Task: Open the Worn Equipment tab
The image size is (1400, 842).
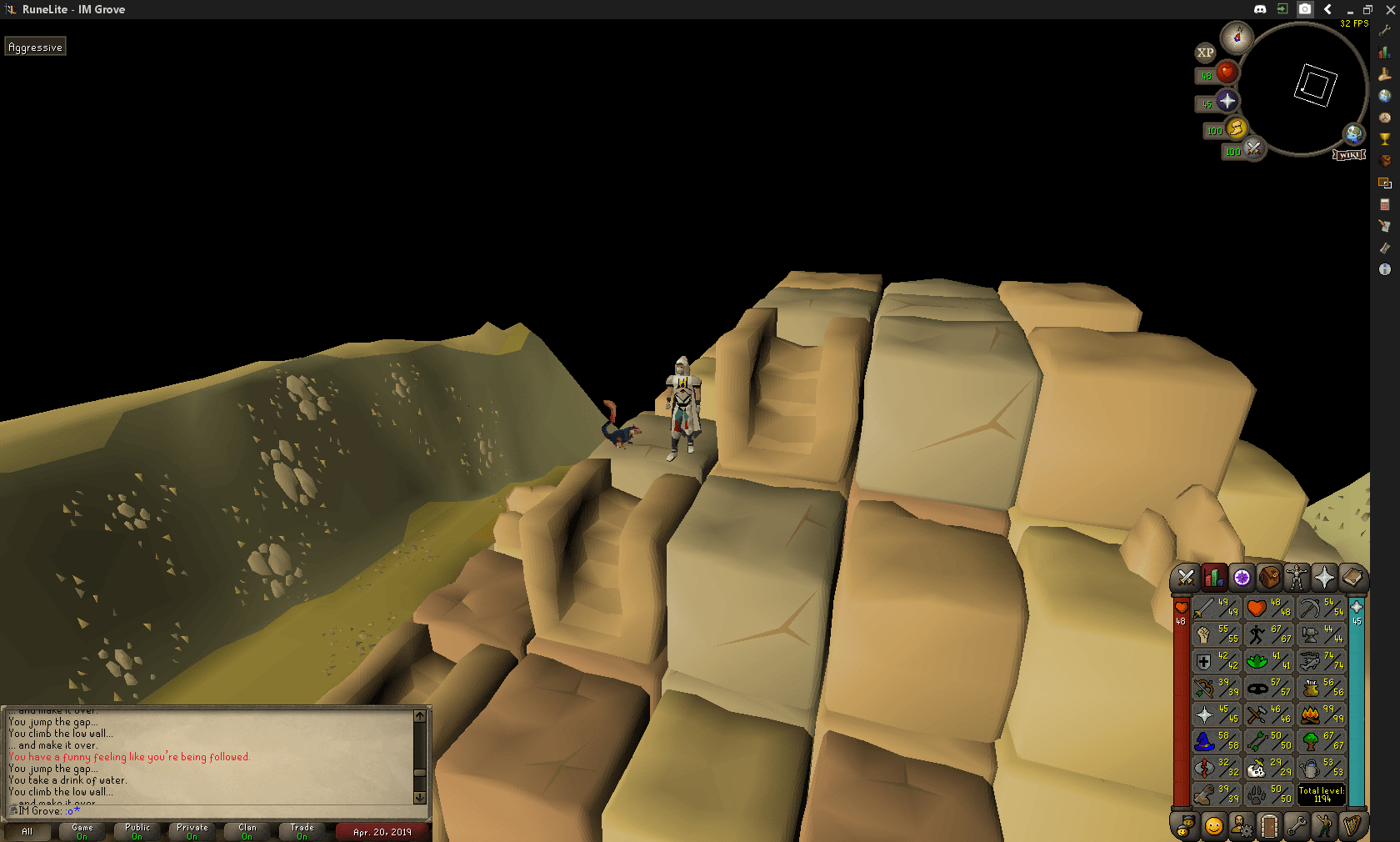Action: tap(1297, 577)
